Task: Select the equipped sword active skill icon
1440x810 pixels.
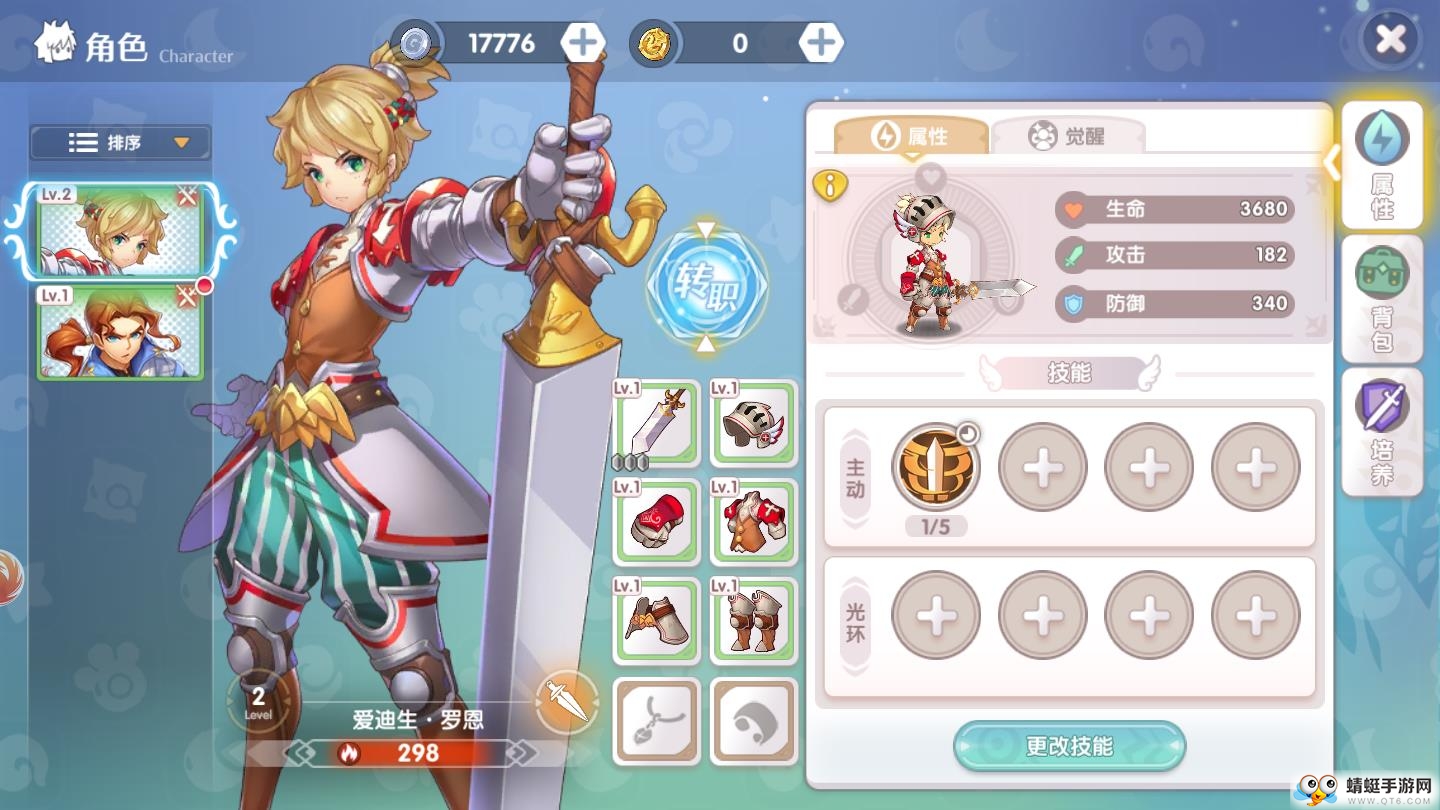Action: pyautogui.click(x=936, y=467)
